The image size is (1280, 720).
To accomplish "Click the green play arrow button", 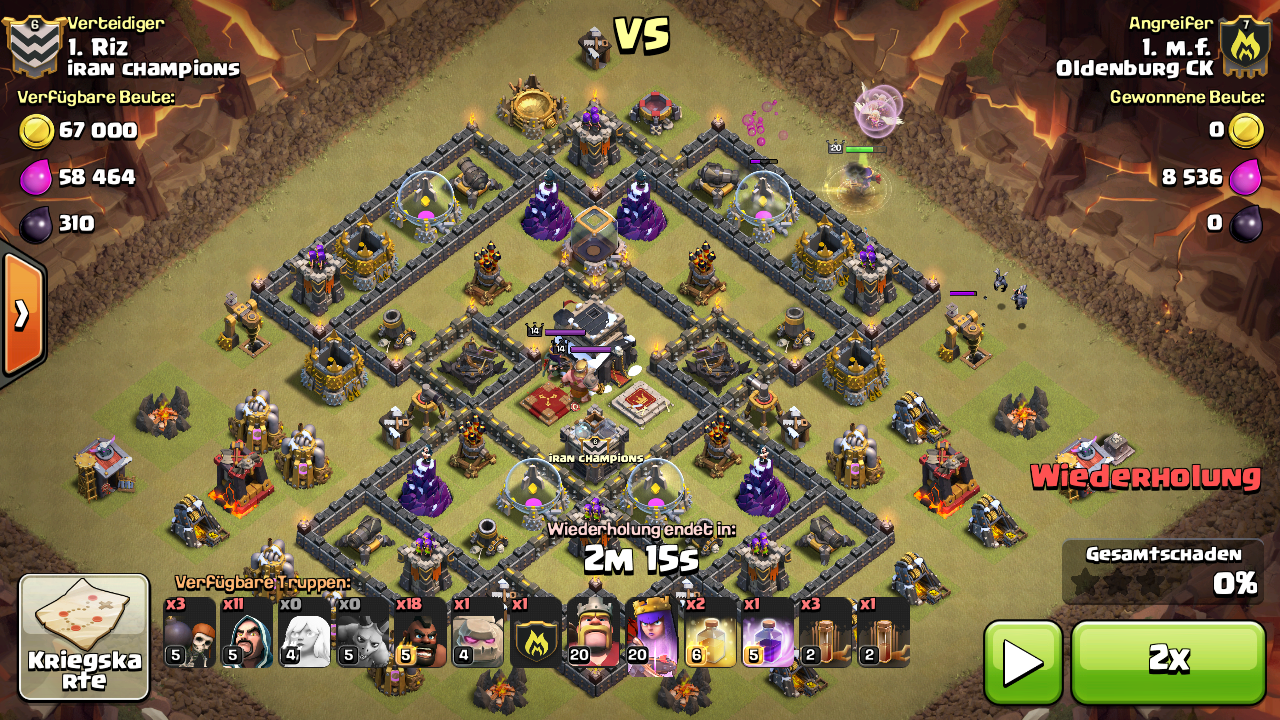I will click(1022, 661).
